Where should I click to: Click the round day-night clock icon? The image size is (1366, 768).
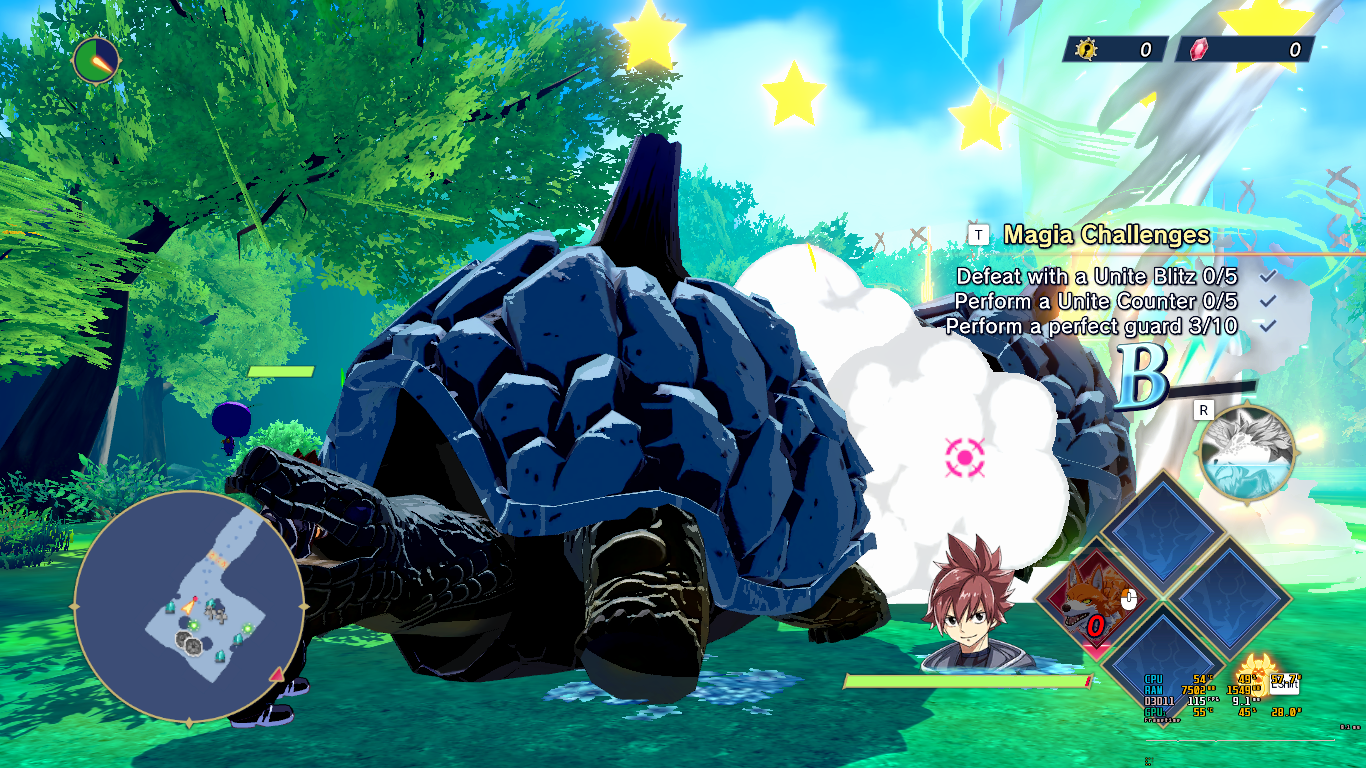(96, 61)
